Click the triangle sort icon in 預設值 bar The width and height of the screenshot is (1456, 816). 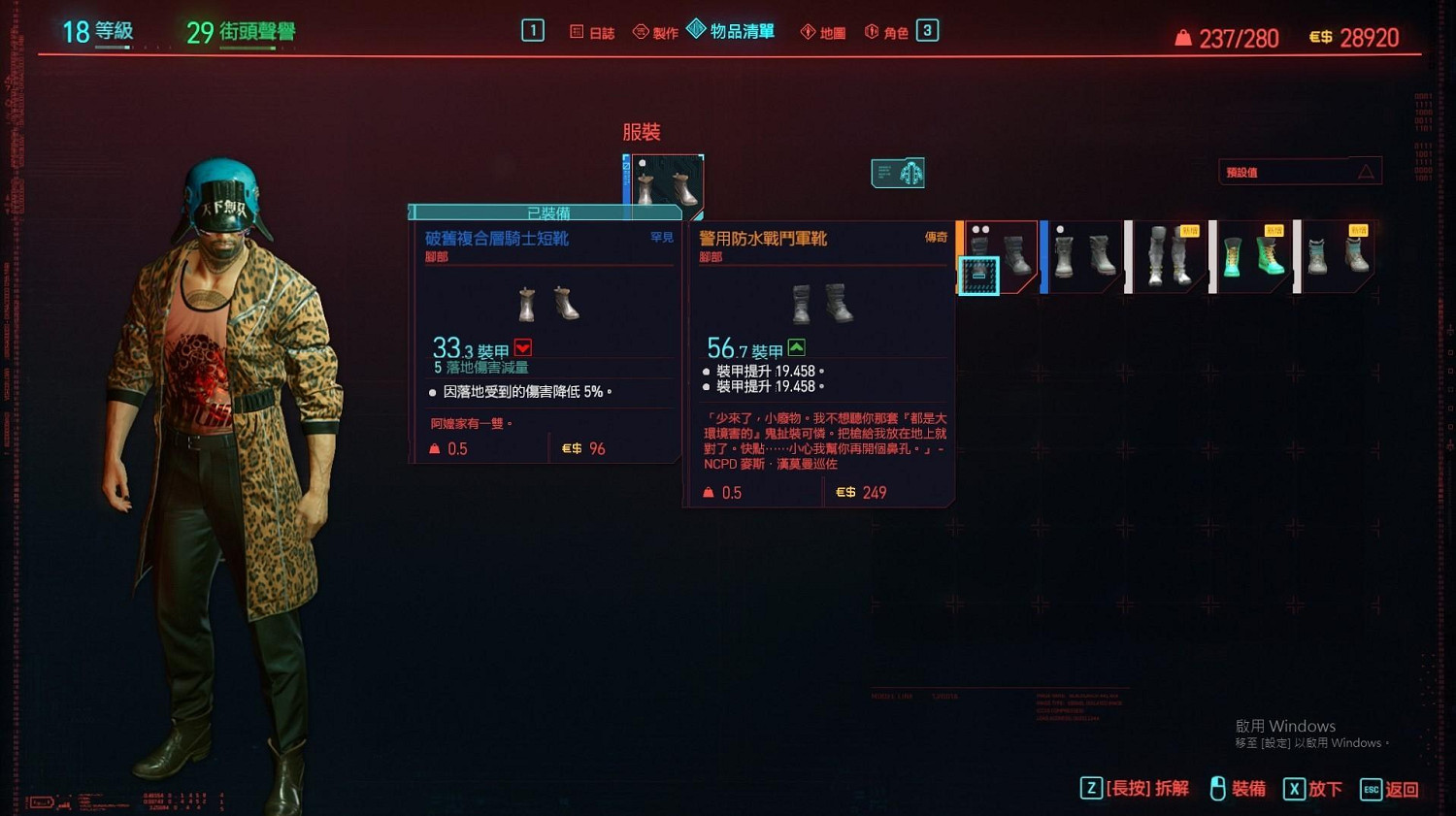coord(1367,170)
